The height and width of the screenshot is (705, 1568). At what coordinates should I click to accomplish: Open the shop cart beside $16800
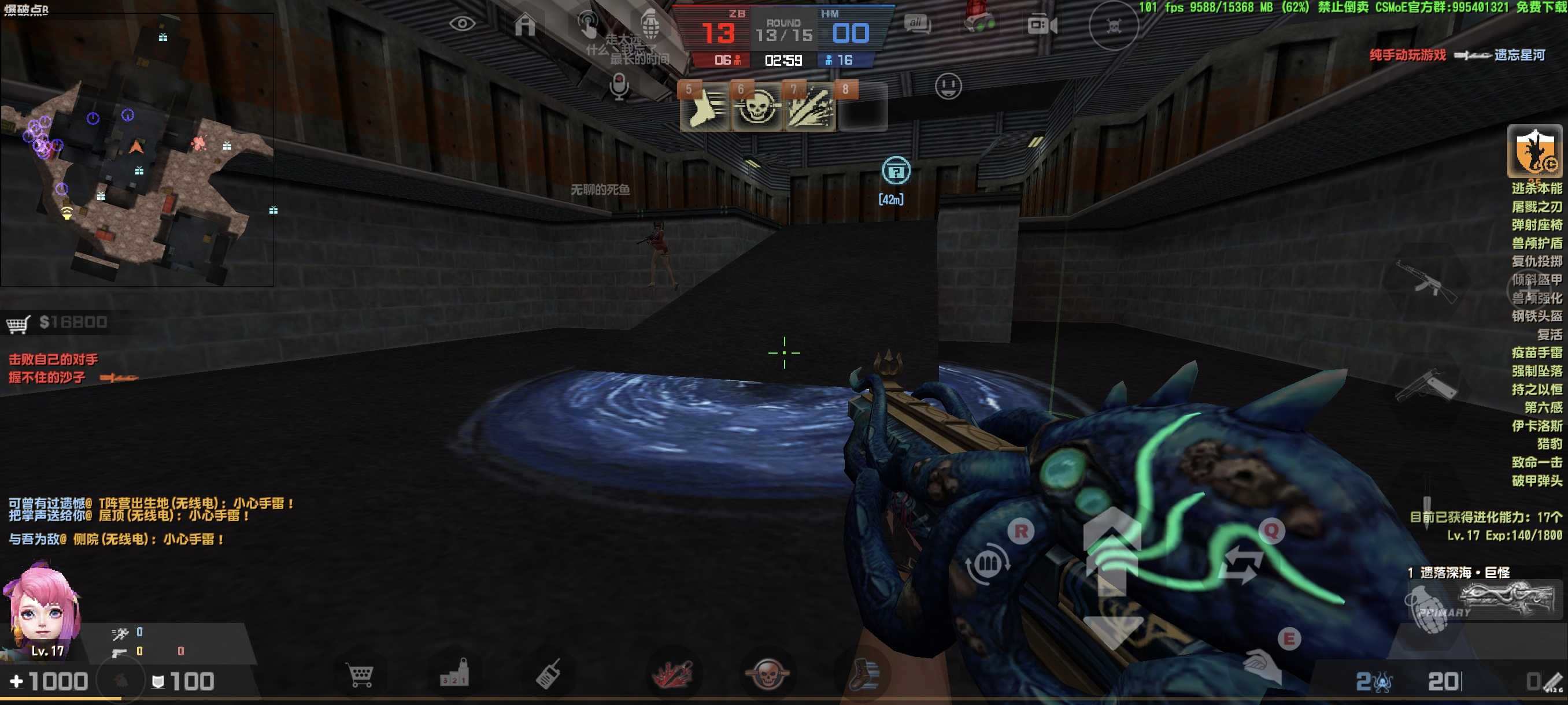pos(19,324)
